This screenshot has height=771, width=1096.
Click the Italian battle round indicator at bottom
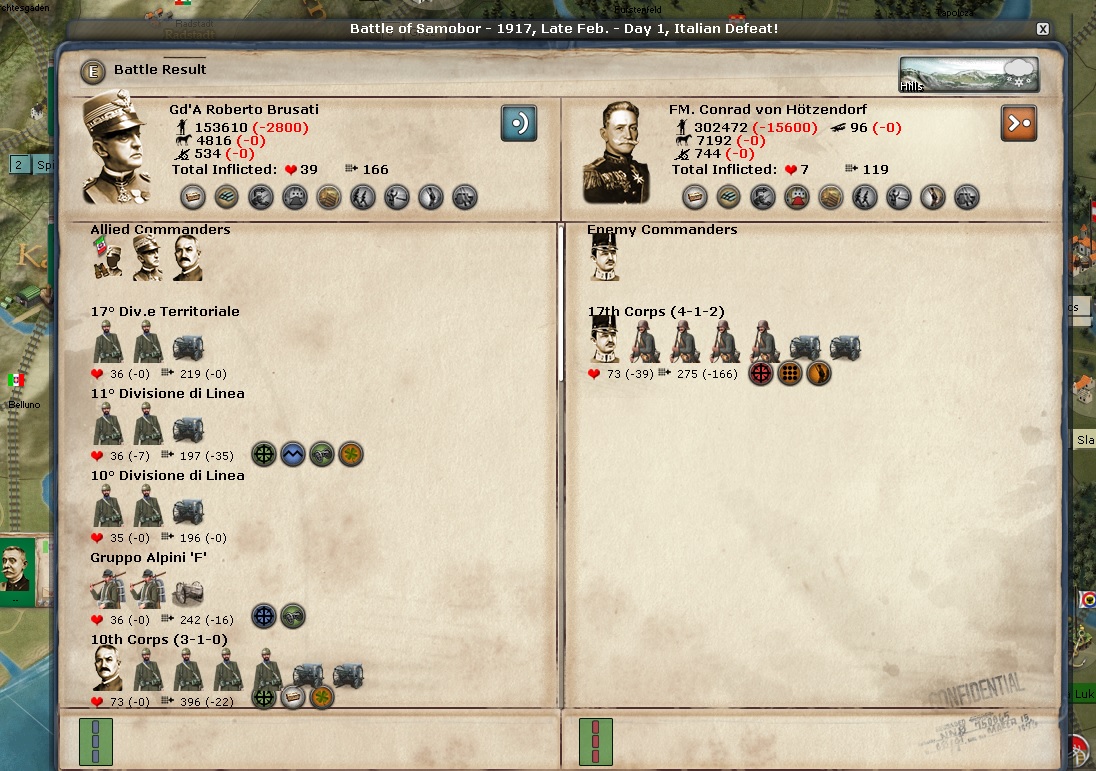96,742
